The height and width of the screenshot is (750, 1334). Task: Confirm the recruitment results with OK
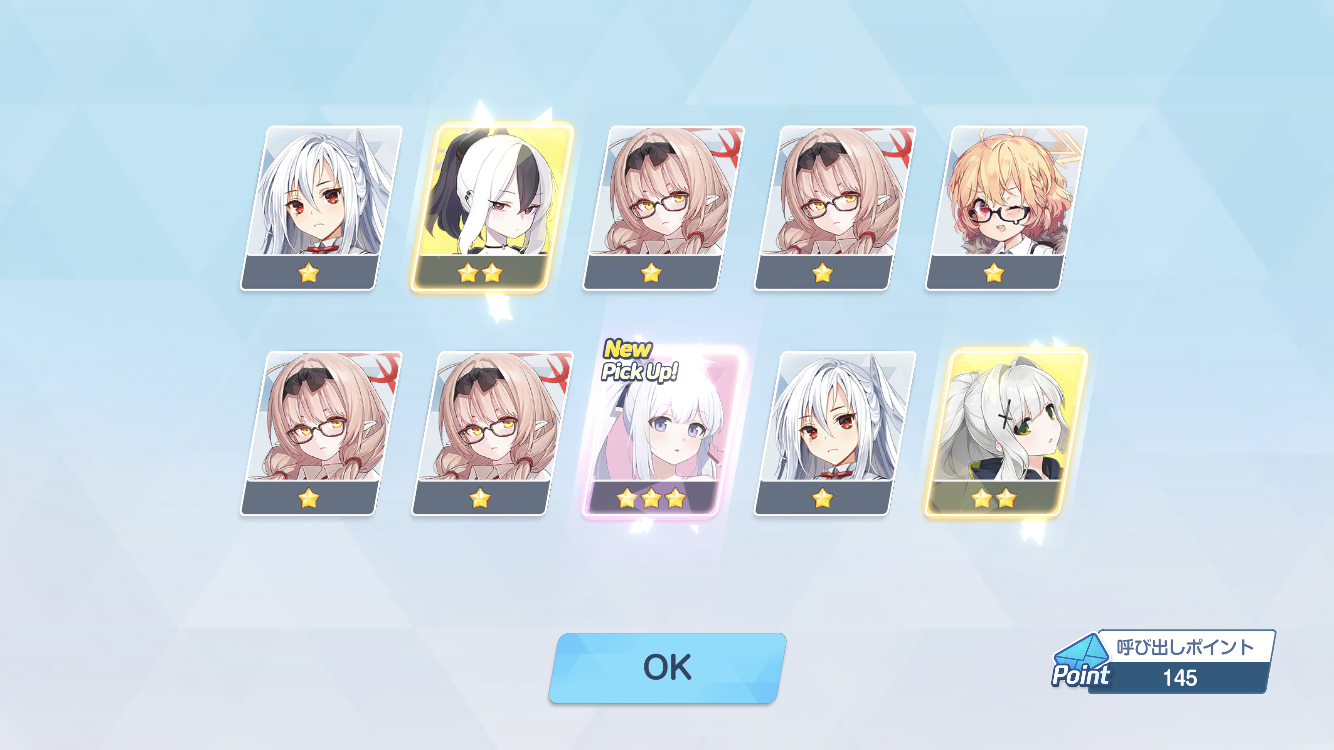point(667,667)
